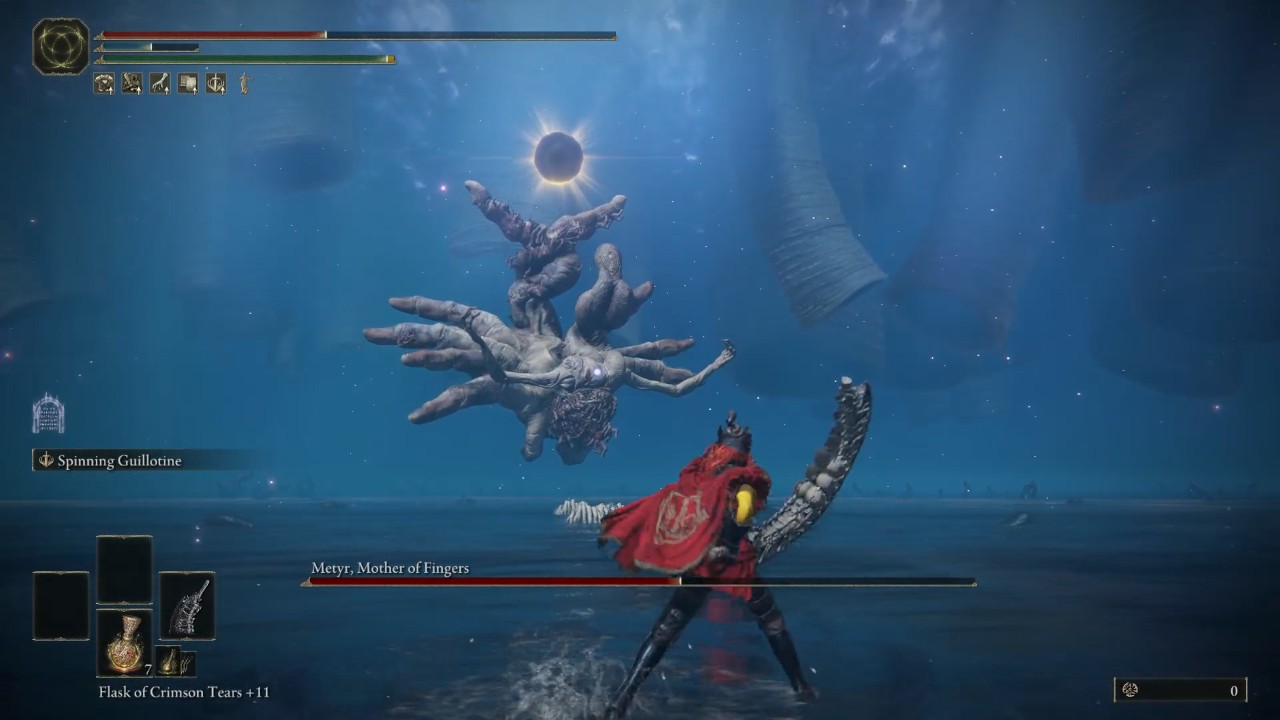The image size is (1280, 720).
Task: Click the standing figure status icon
Action: point(243,84)
